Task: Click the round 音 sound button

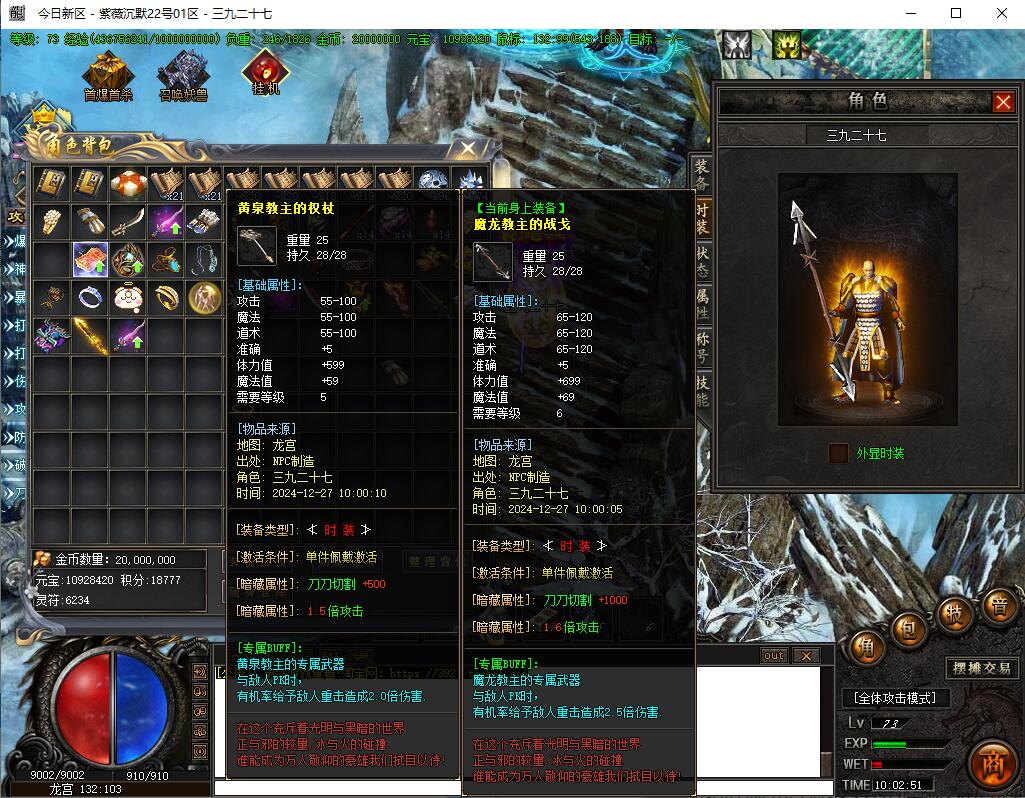Action: 999,606
